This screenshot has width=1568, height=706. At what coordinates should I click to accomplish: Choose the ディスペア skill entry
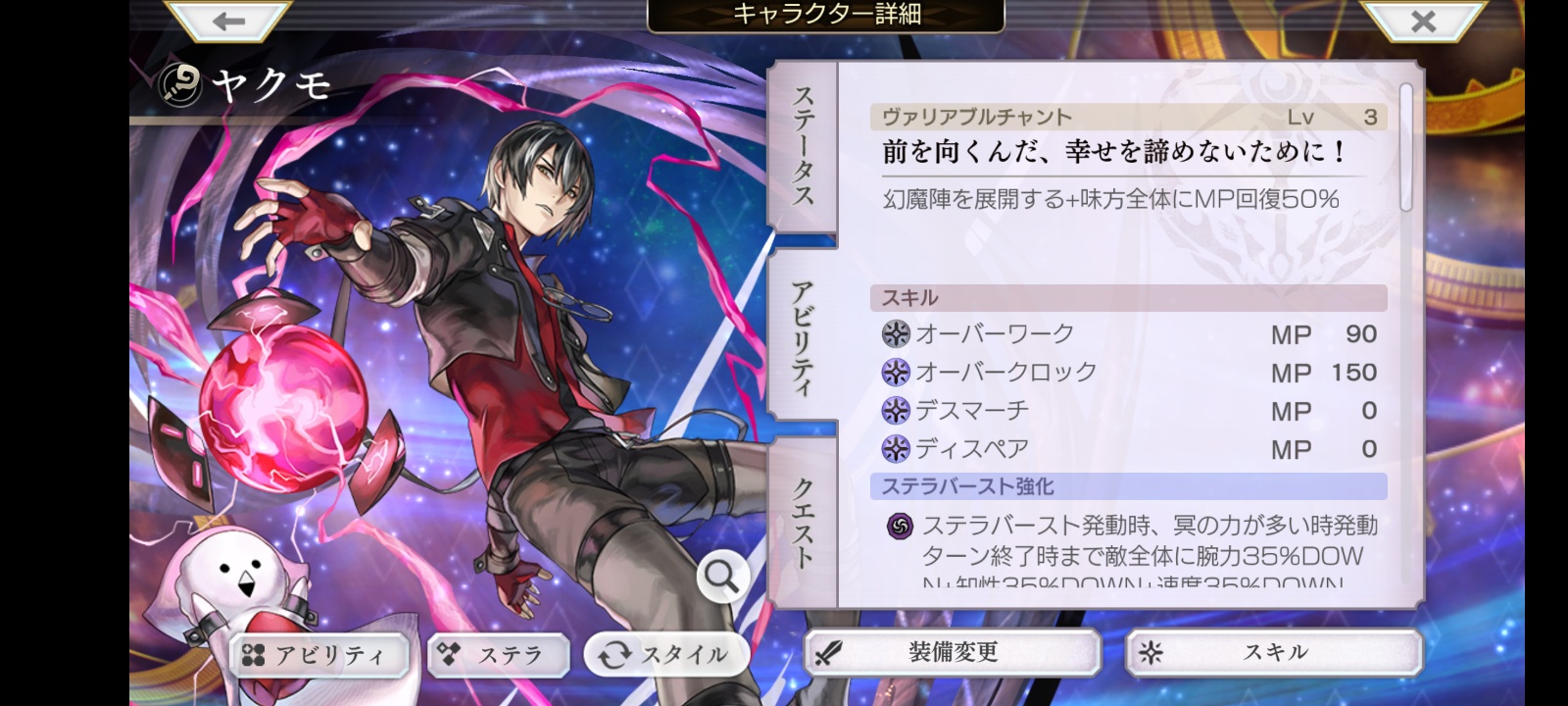click(1129, 449)
